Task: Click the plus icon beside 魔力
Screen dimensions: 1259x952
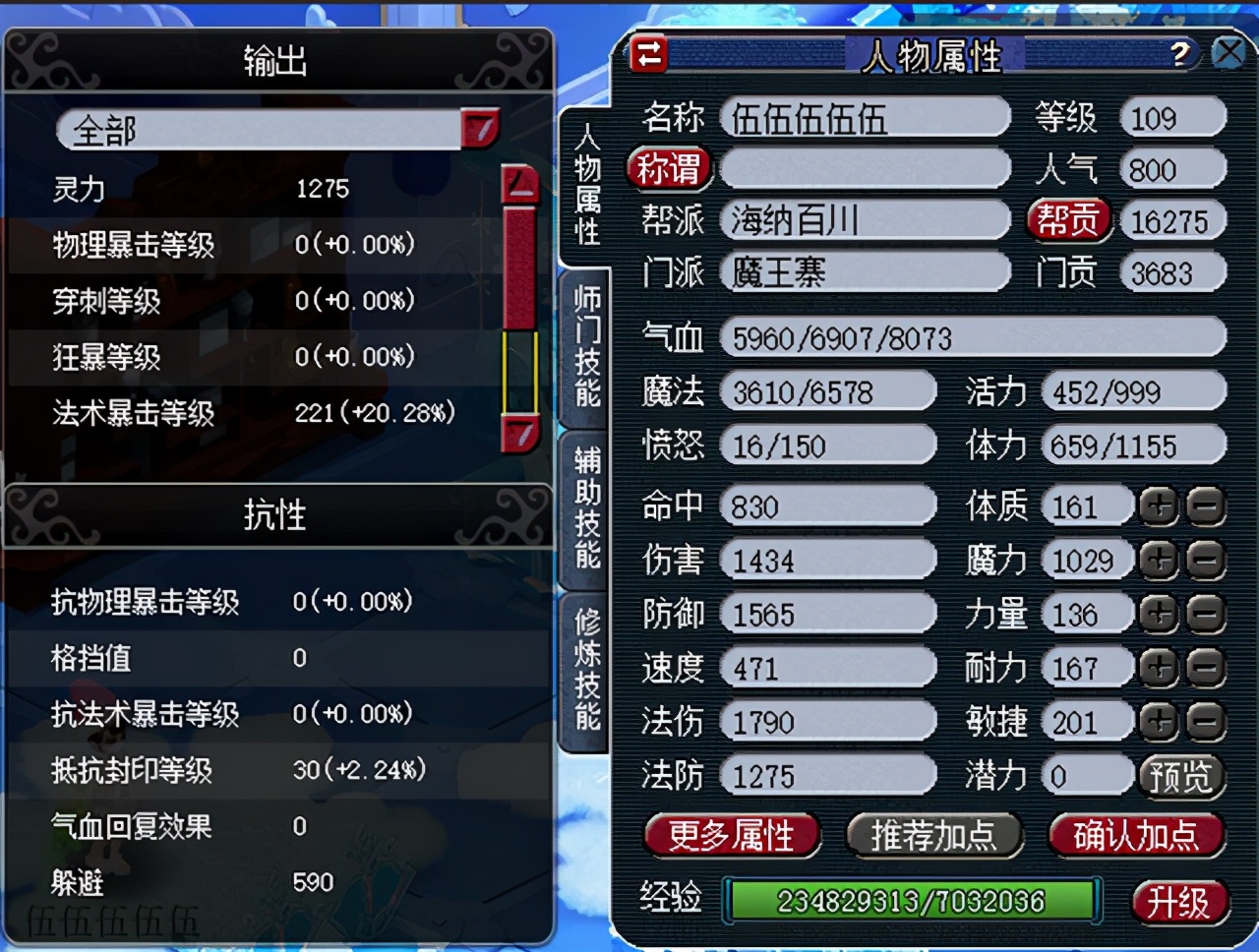Action: pos(1158,560)
